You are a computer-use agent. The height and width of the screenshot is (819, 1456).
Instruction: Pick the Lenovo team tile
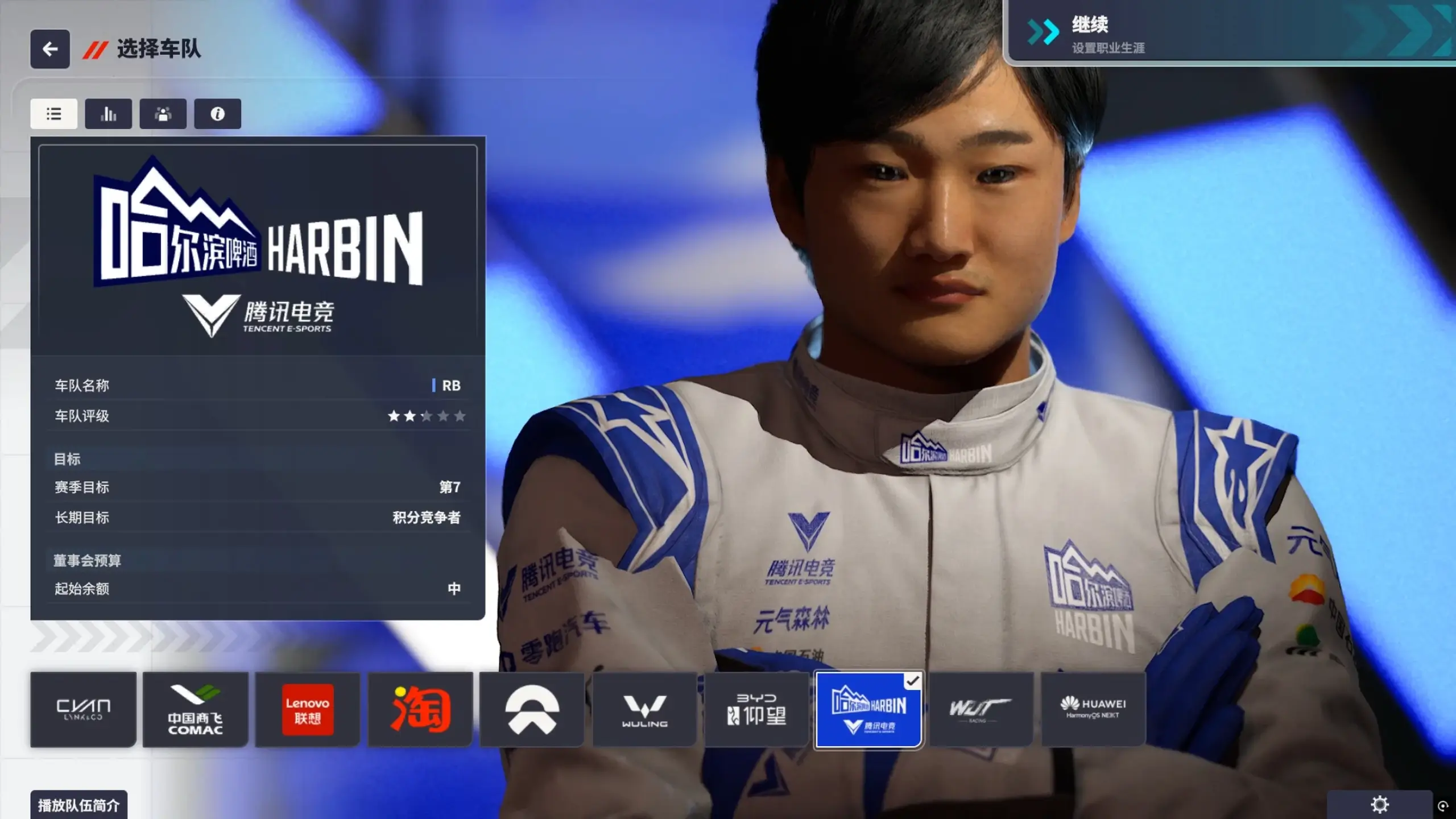point(308,709)
